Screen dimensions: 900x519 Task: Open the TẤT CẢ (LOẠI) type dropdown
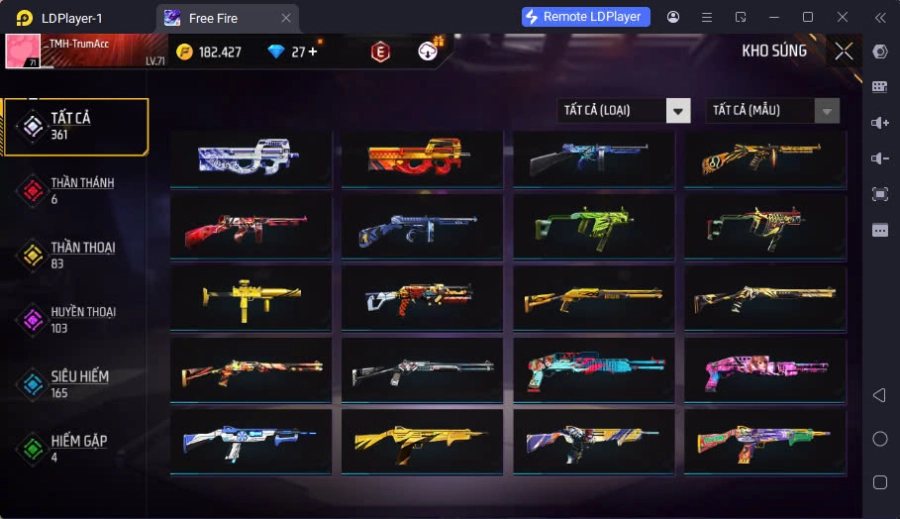[x=624, y=110]
